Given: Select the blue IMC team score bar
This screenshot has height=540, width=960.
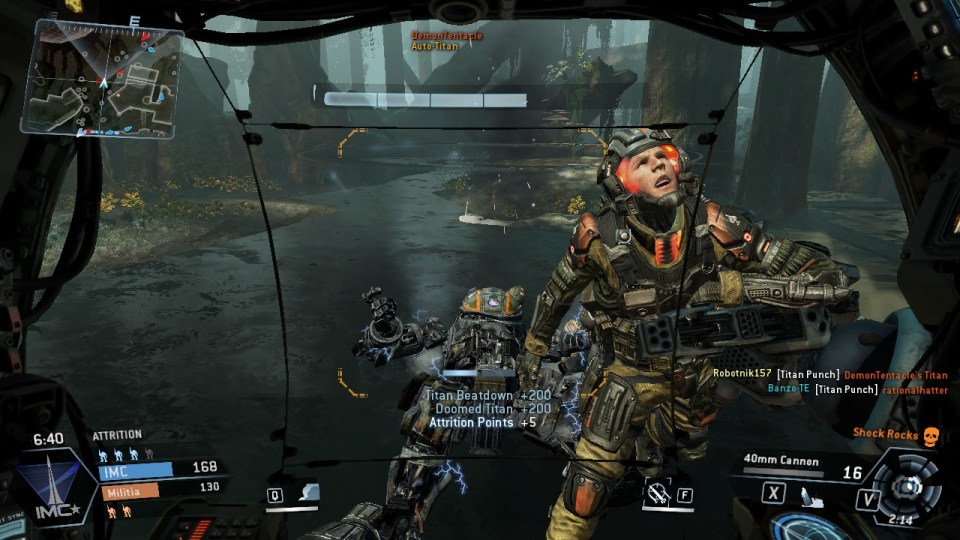Looking at the screenshot, I should (135, 468).
